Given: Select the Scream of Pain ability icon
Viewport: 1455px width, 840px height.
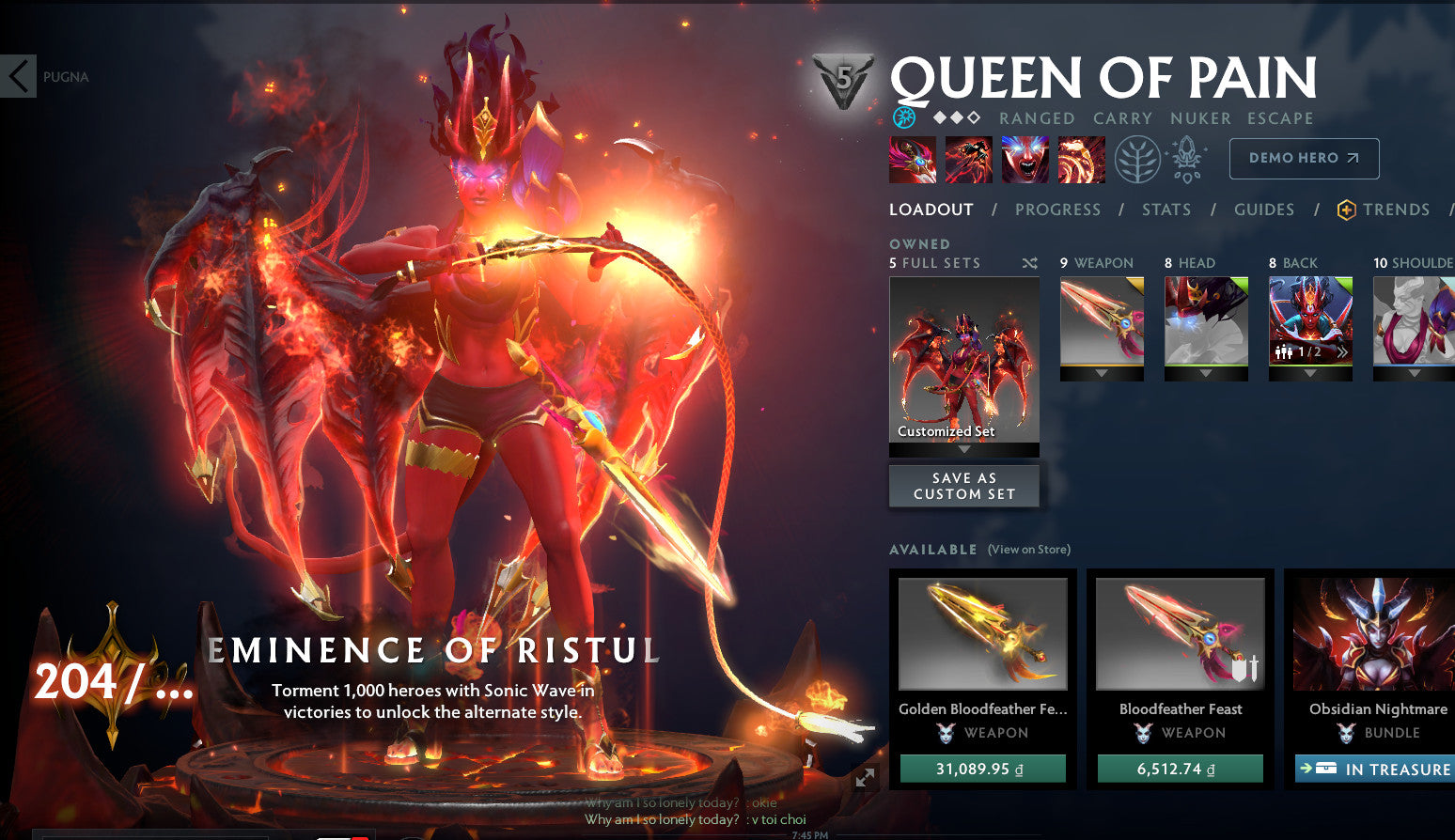Looking at the screenshot, I should pos(1025,159).
